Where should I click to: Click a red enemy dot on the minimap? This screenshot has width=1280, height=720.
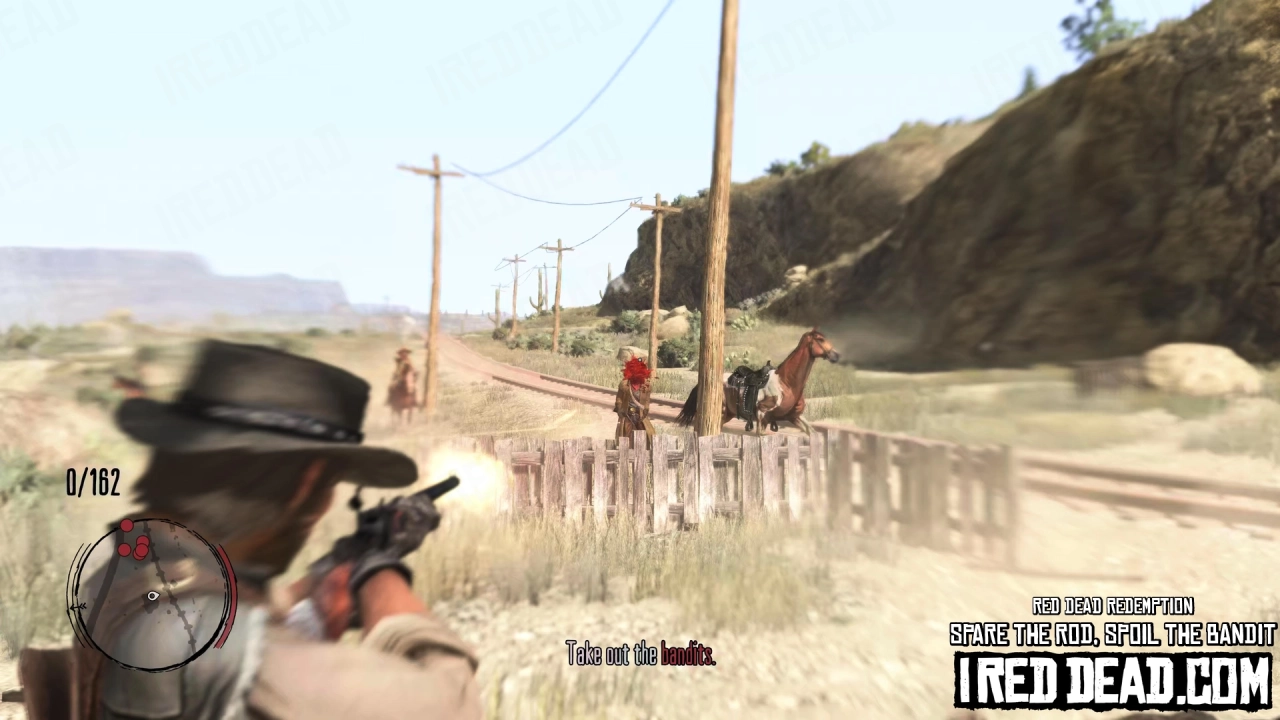[141, 548]
